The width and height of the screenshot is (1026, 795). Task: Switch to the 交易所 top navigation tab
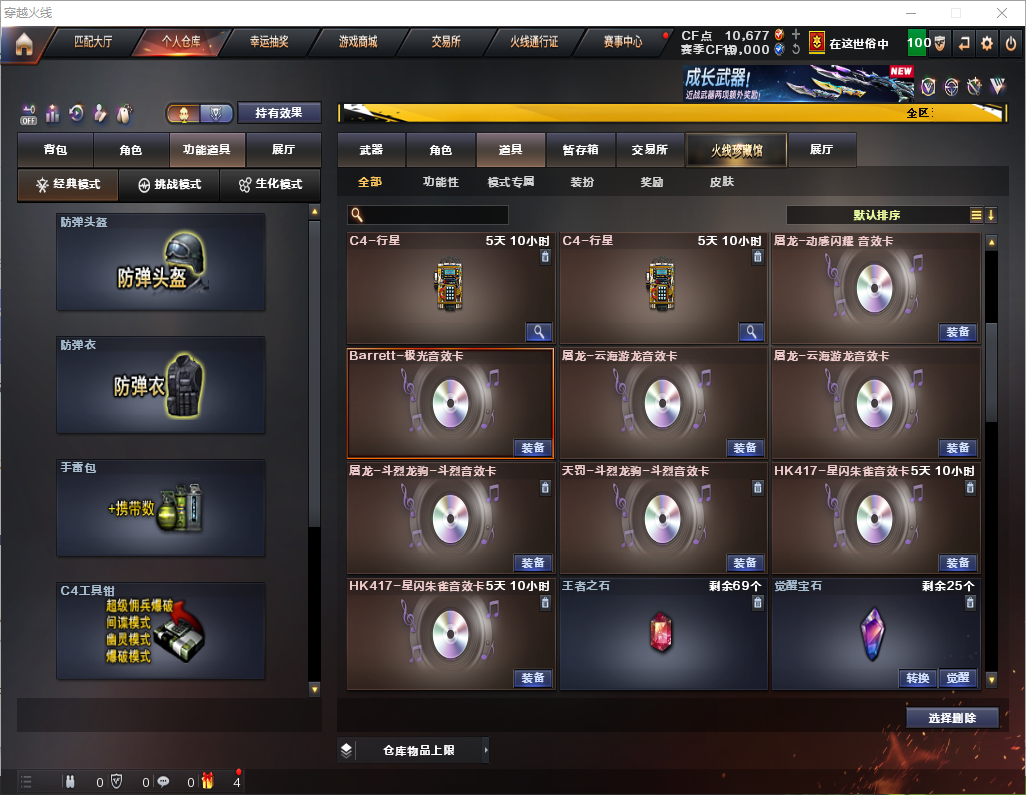point(446,42)
